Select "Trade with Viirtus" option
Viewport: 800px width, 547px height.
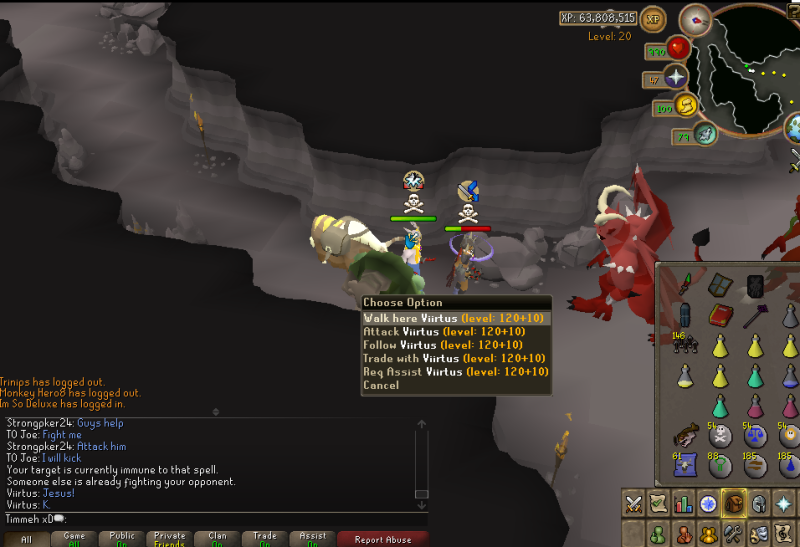[x=455, y=358]
